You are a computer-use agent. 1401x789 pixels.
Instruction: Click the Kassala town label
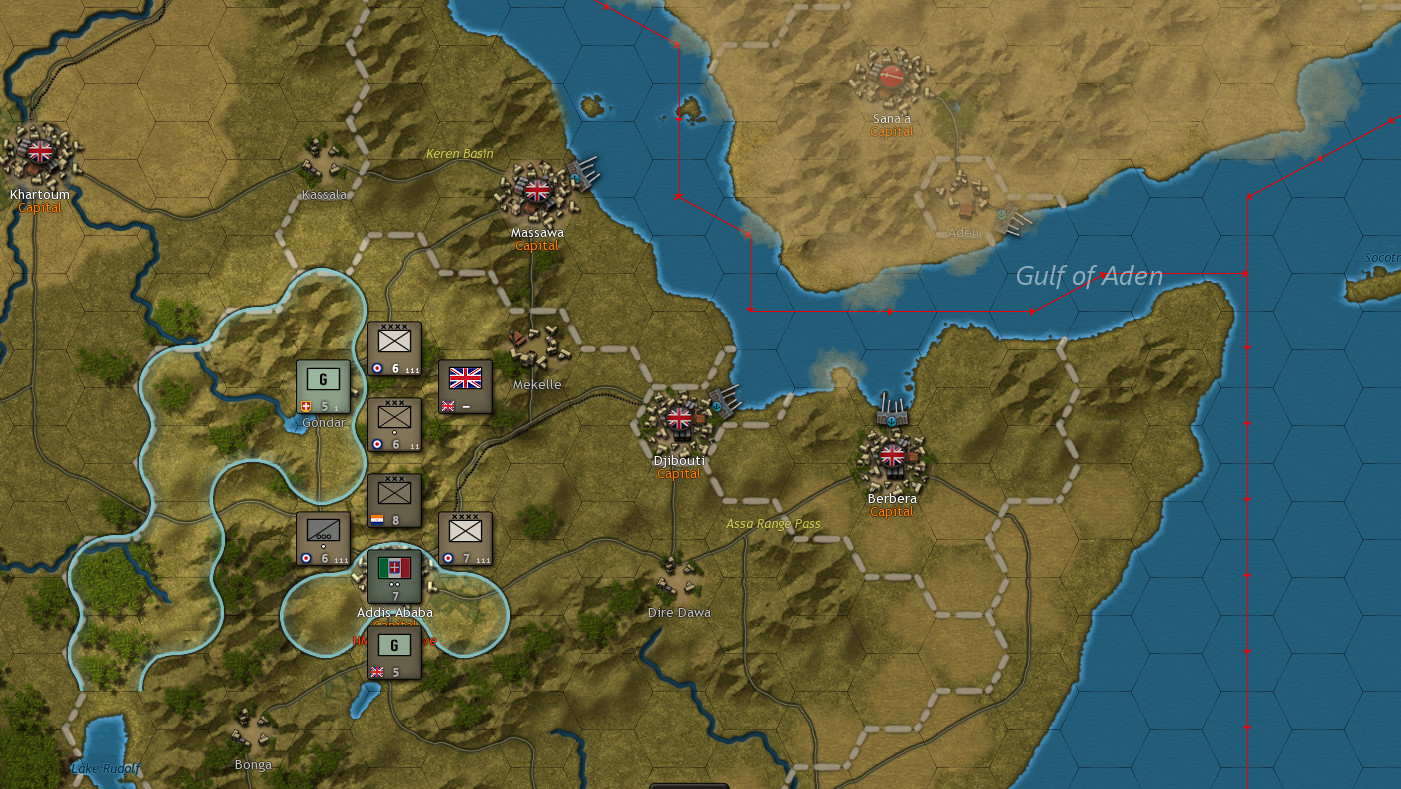pyautogui.click(x=324, y=194)
